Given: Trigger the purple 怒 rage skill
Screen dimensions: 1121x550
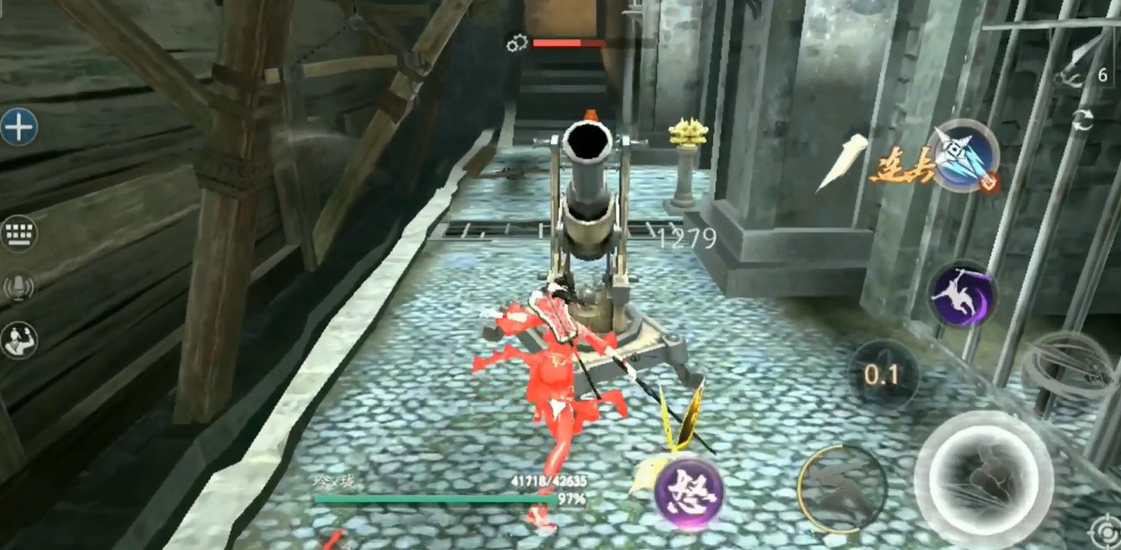Looking at the screenshot, I should pyautogui.click(x=690, y=493).
